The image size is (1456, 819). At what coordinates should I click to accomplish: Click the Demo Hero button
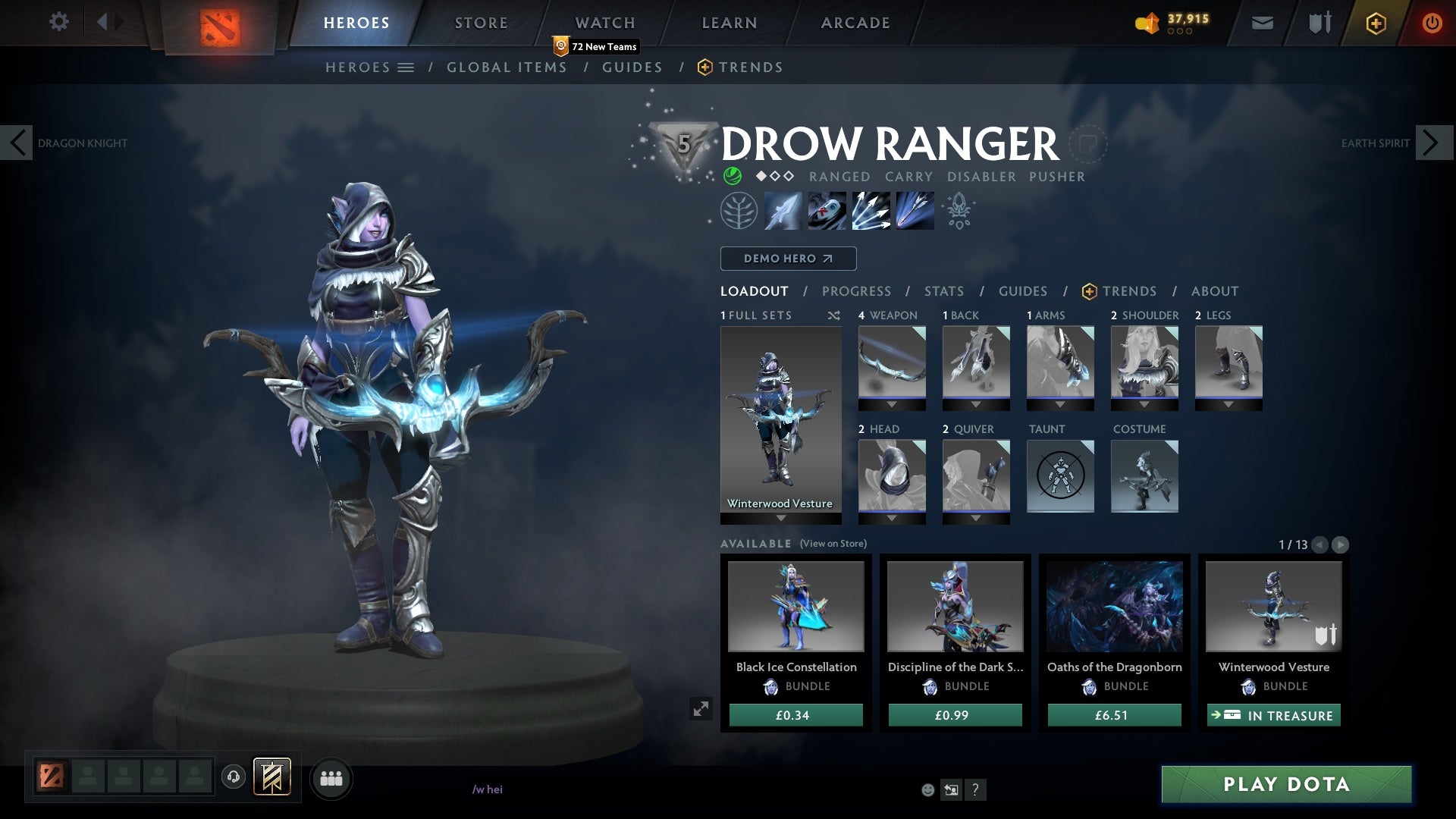[788, 259]
